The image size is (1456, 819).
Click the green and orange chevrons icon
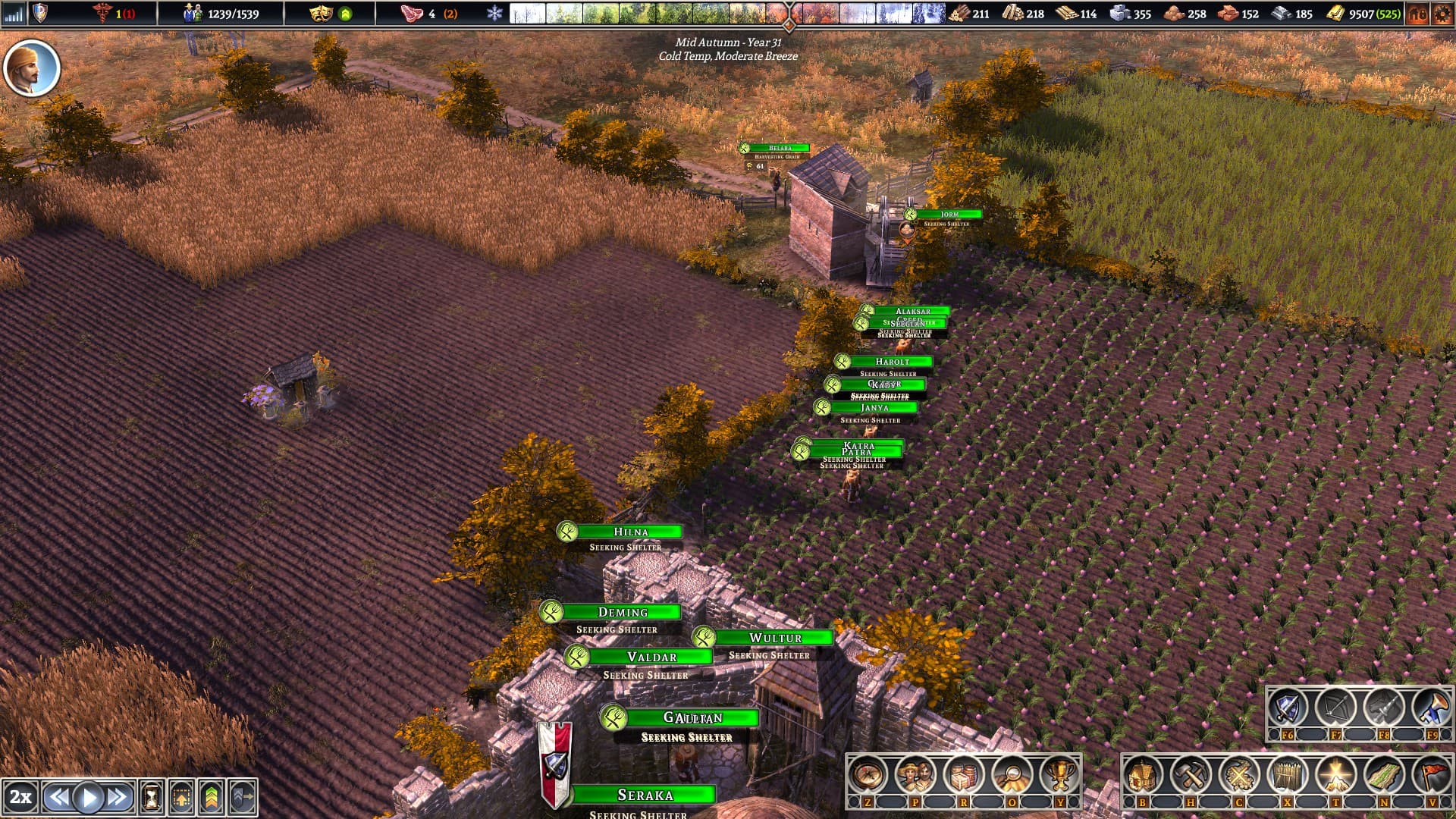pyautogui.click(x=212, y=797)
